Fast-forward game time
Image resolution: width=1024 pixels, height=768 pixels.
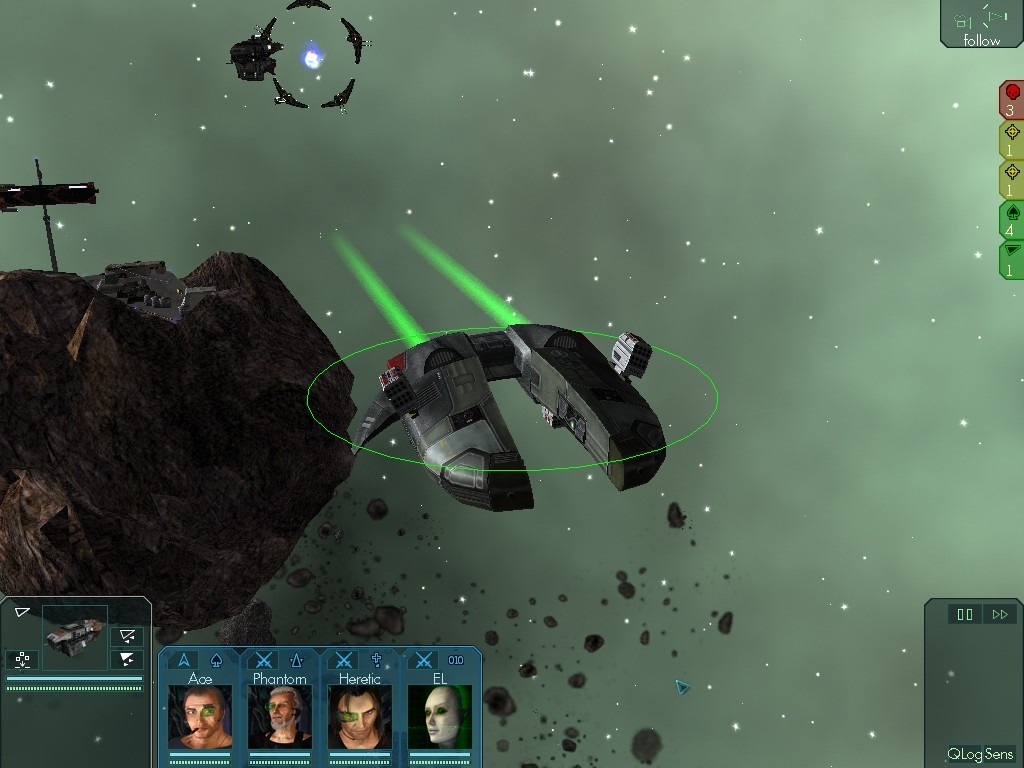tap(999, 615)
